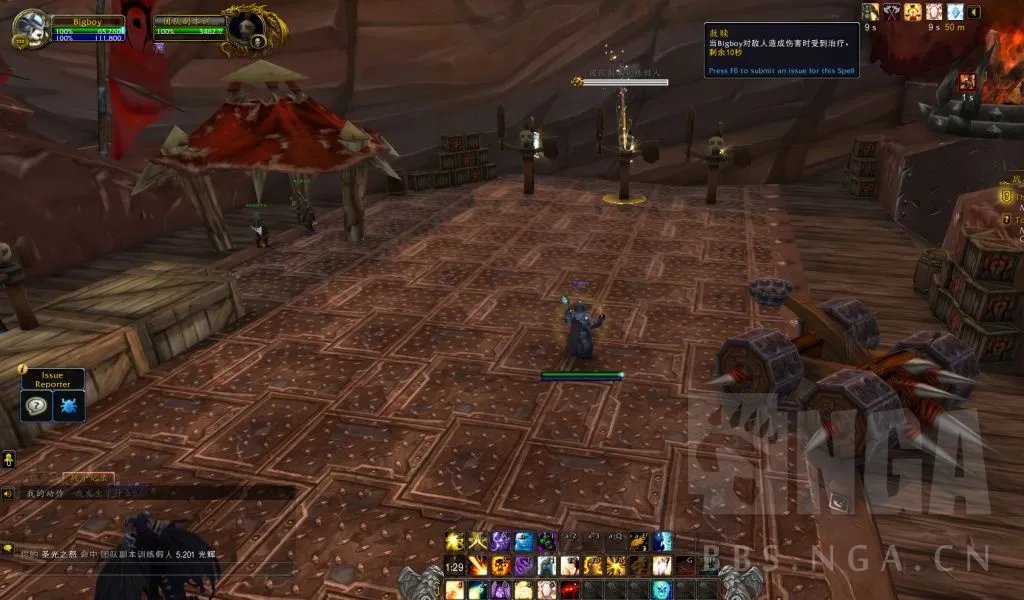Collapse the buff bar with the arrow button
This screenshot has width=1024, height=600.
coord(974,12)
